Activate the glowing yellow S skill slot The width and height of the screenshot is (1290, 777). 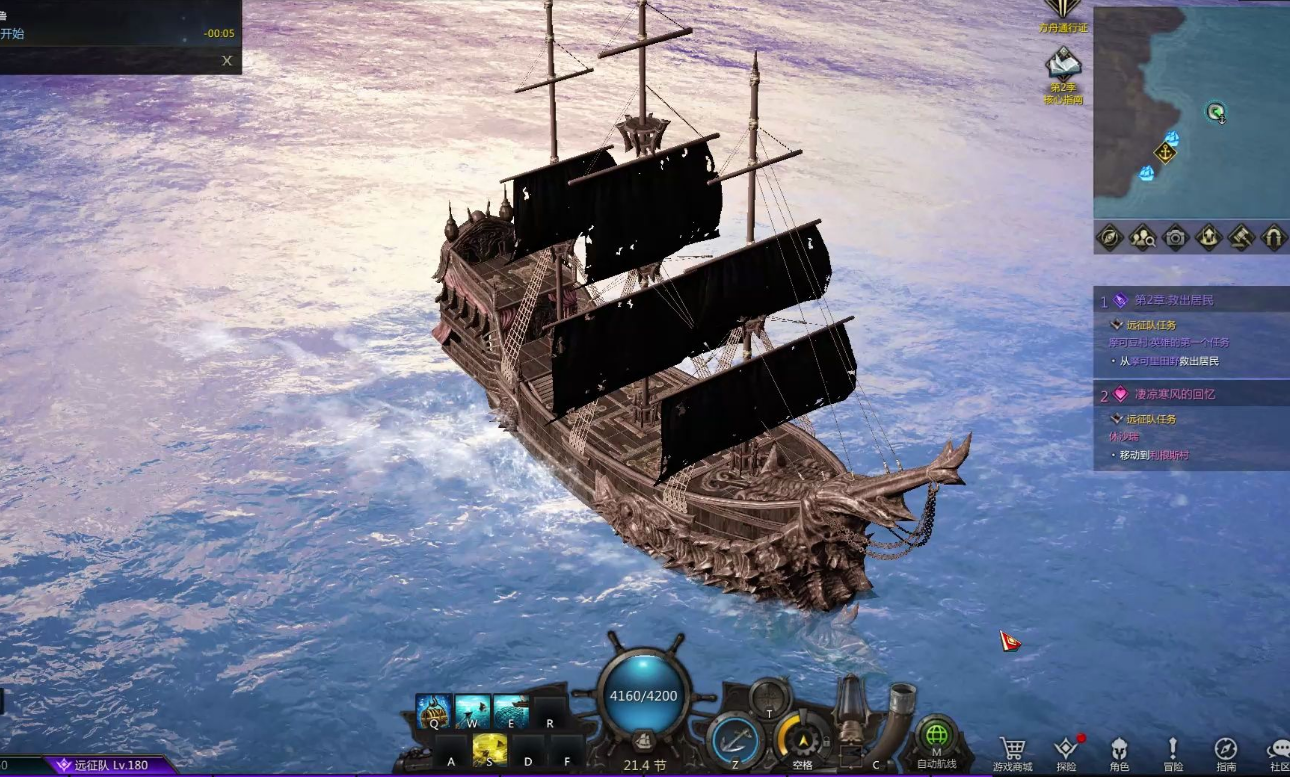[489, 749]
